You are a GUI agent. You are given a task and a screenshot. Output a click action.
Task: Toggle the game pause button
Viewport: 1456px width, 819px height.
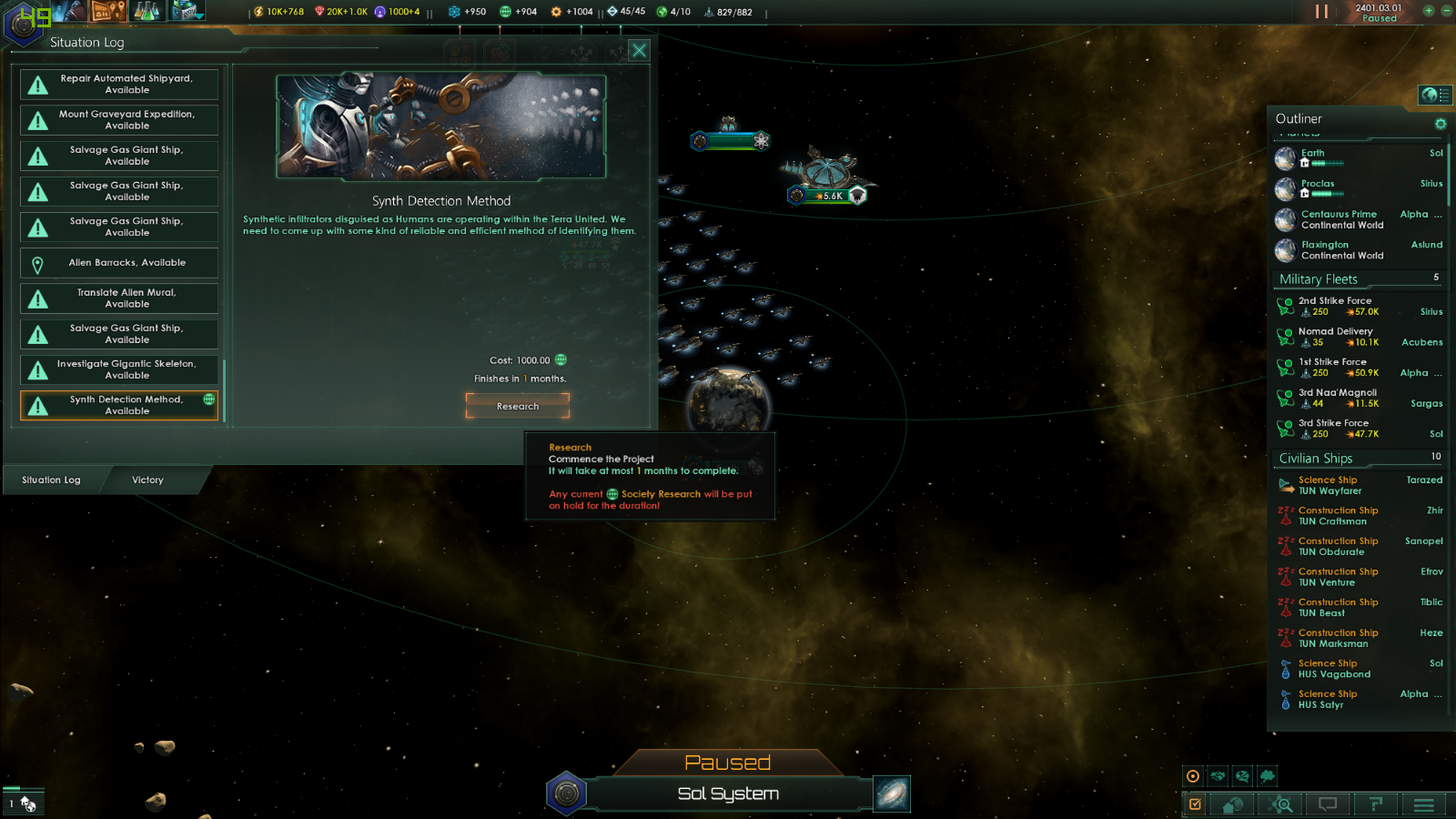(1321, 12)
